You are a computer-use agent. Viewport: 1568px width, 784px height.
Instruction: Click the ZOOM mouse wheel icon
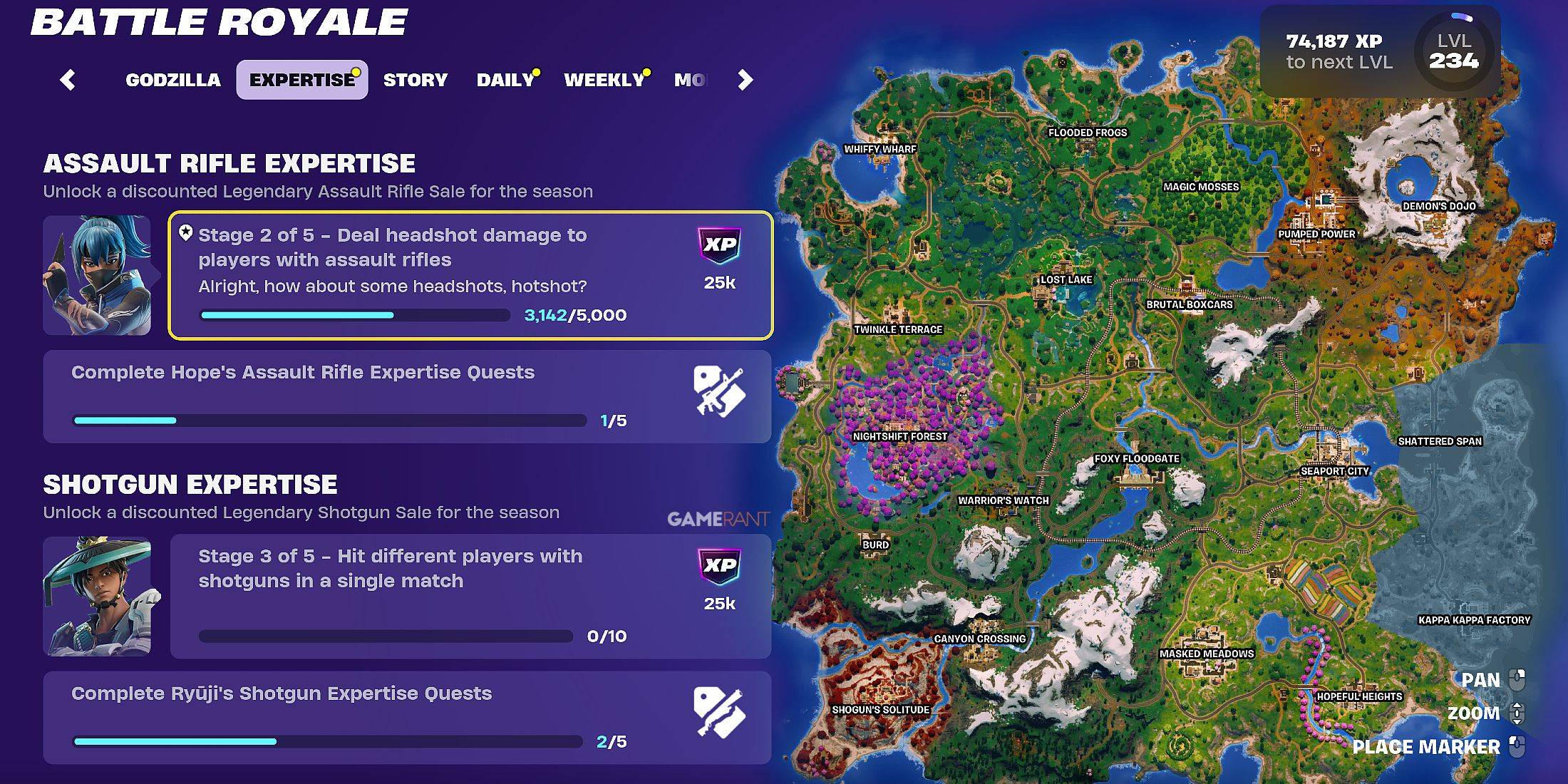point(1518,713)
